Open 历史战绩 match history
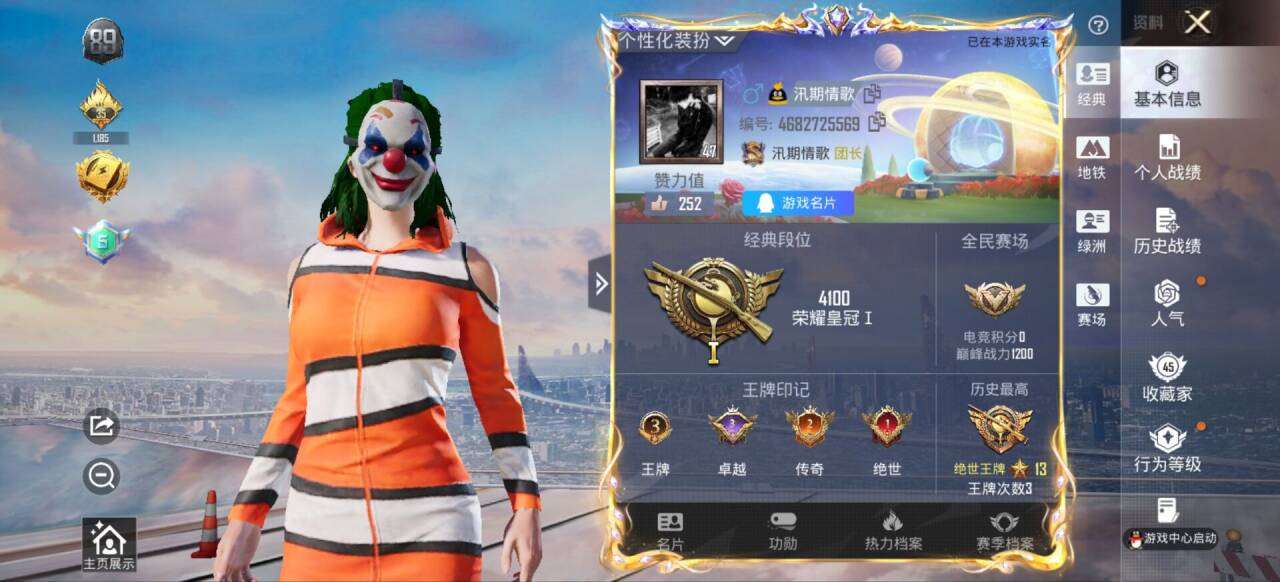 (1167, 232)
